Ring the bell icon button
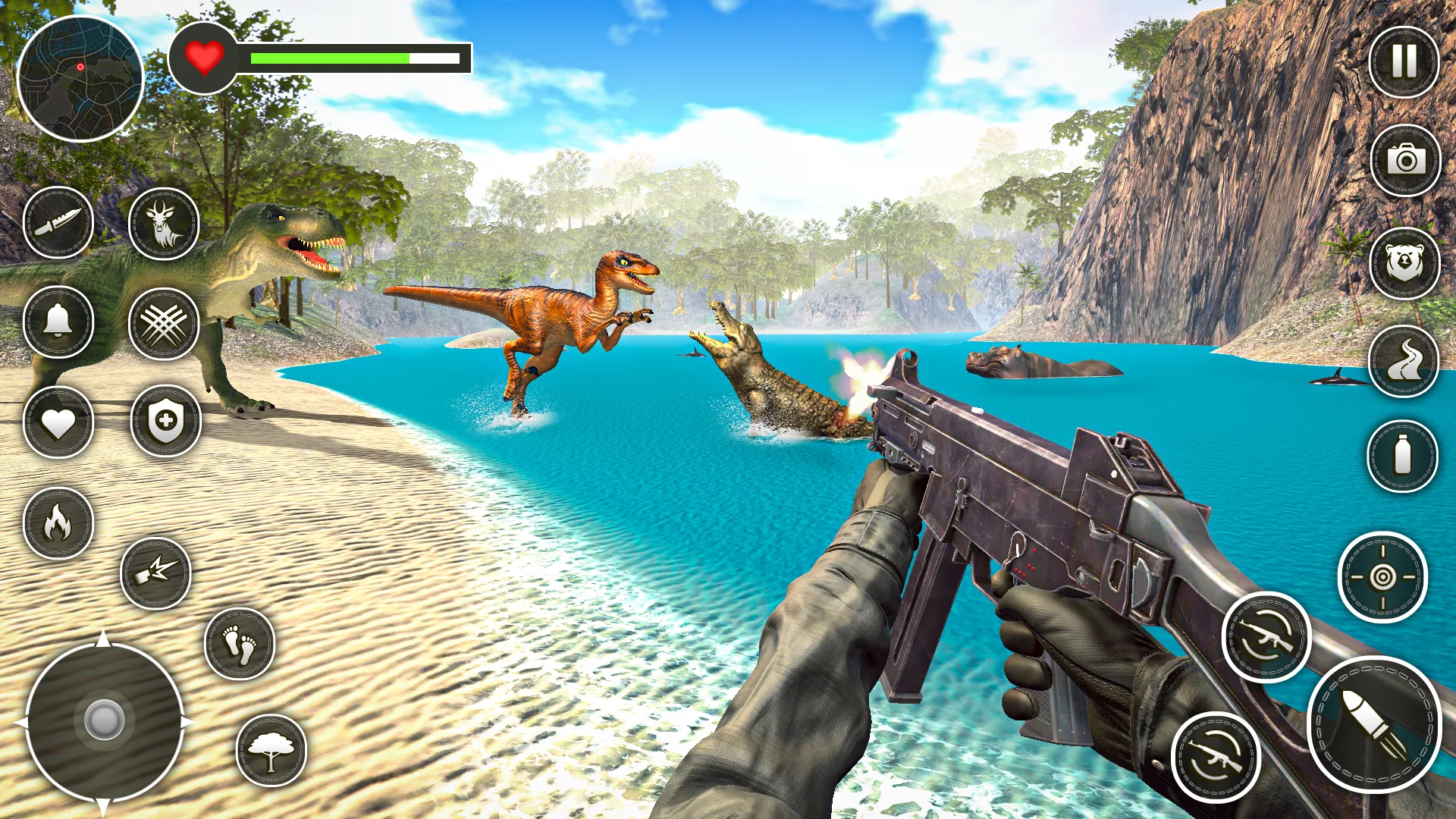Image resolution: width=1456 pixels, height=819 pixels. 58,322
